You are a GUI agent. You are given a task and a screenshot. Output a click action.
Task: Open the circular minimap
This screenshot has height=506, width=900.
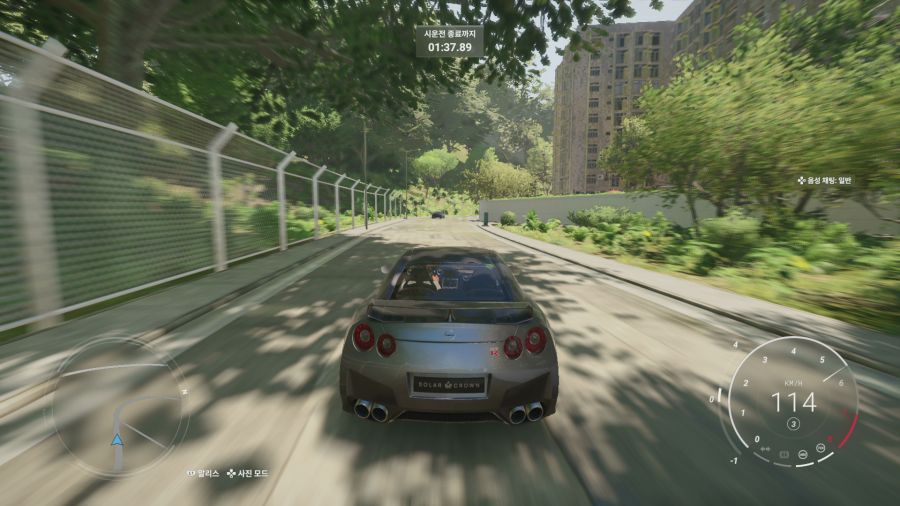click(x=120, y=407)
